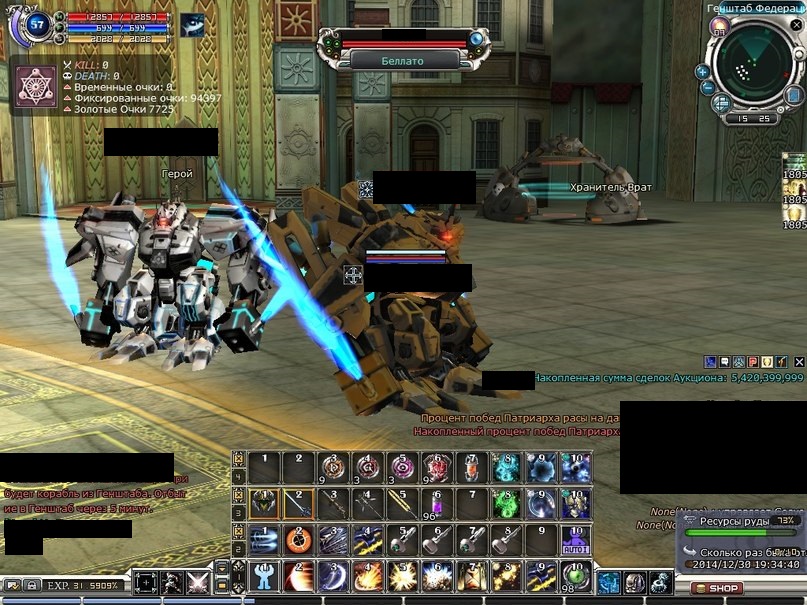Use the red shield item in slot 6
The width and height of the screenshot is (807, 605).
click(x=436, y=467)
